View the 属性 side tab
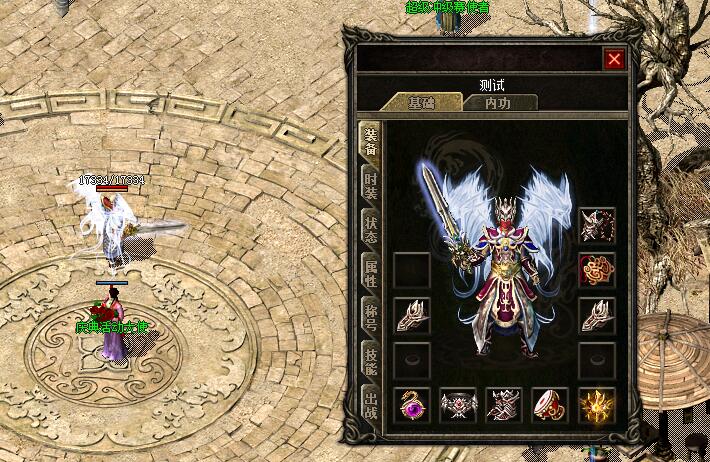The width and height of the screenshot is (710, 462). tap(370, 270)
